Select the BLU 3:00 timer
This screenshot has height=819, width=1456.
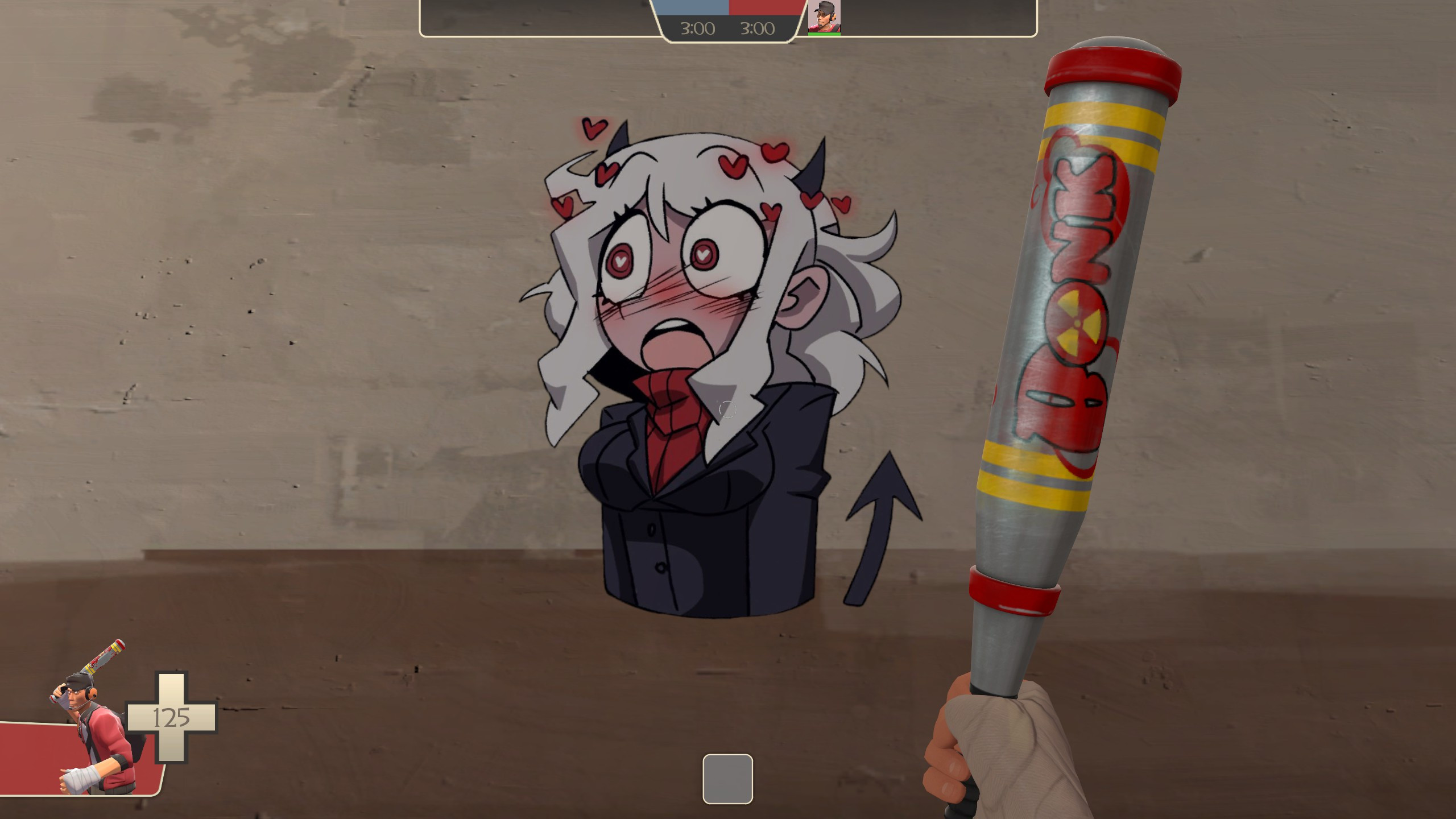[x=696, y=28]
